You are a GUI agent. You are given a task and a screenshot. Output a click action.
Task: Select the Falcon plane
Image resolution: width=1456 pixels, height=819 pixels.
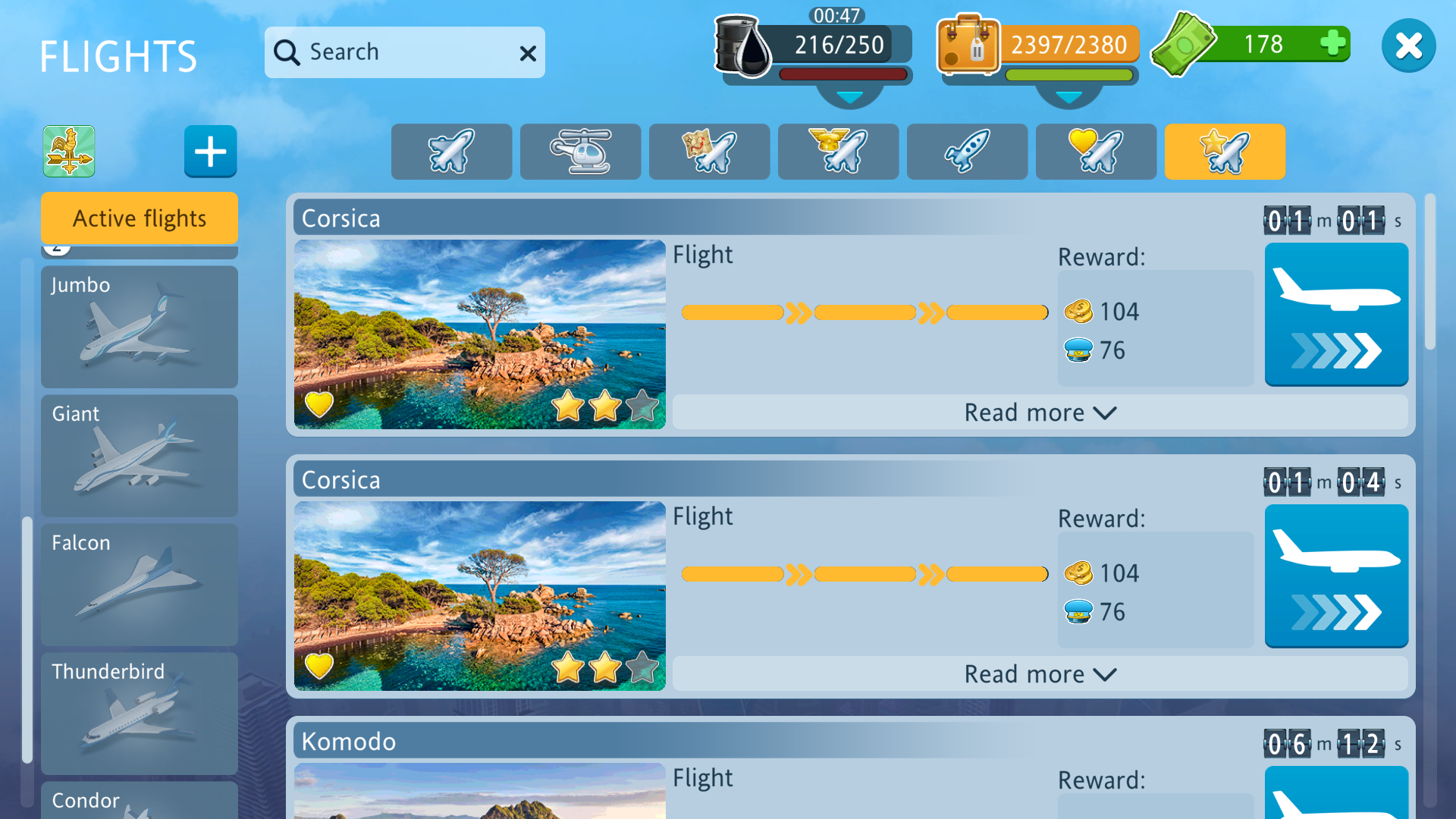click(x=140, y=585)
